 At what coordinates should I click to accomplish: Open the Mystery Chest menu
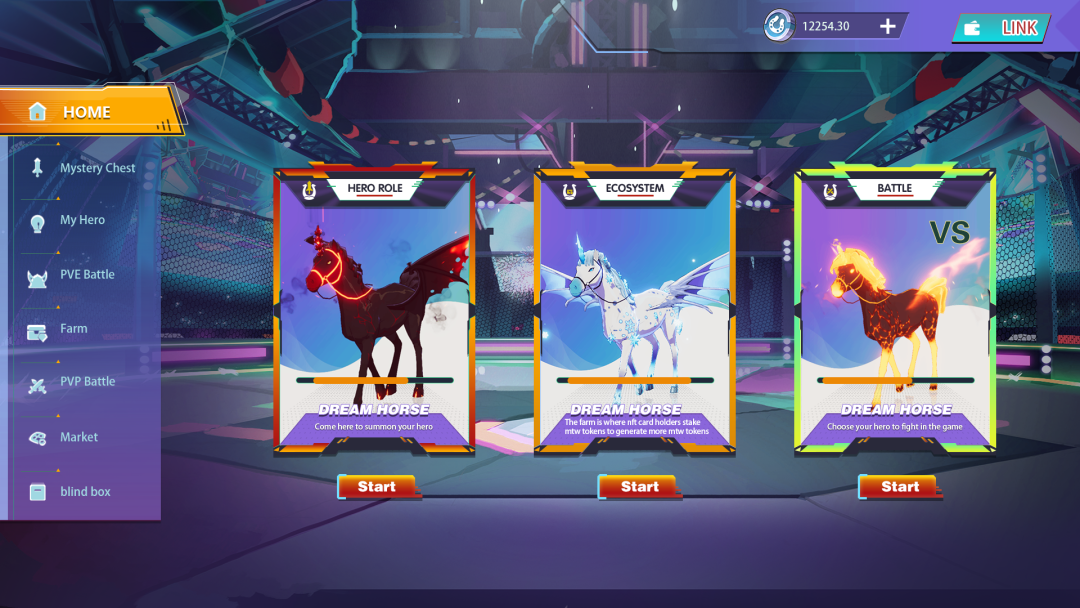96,168
